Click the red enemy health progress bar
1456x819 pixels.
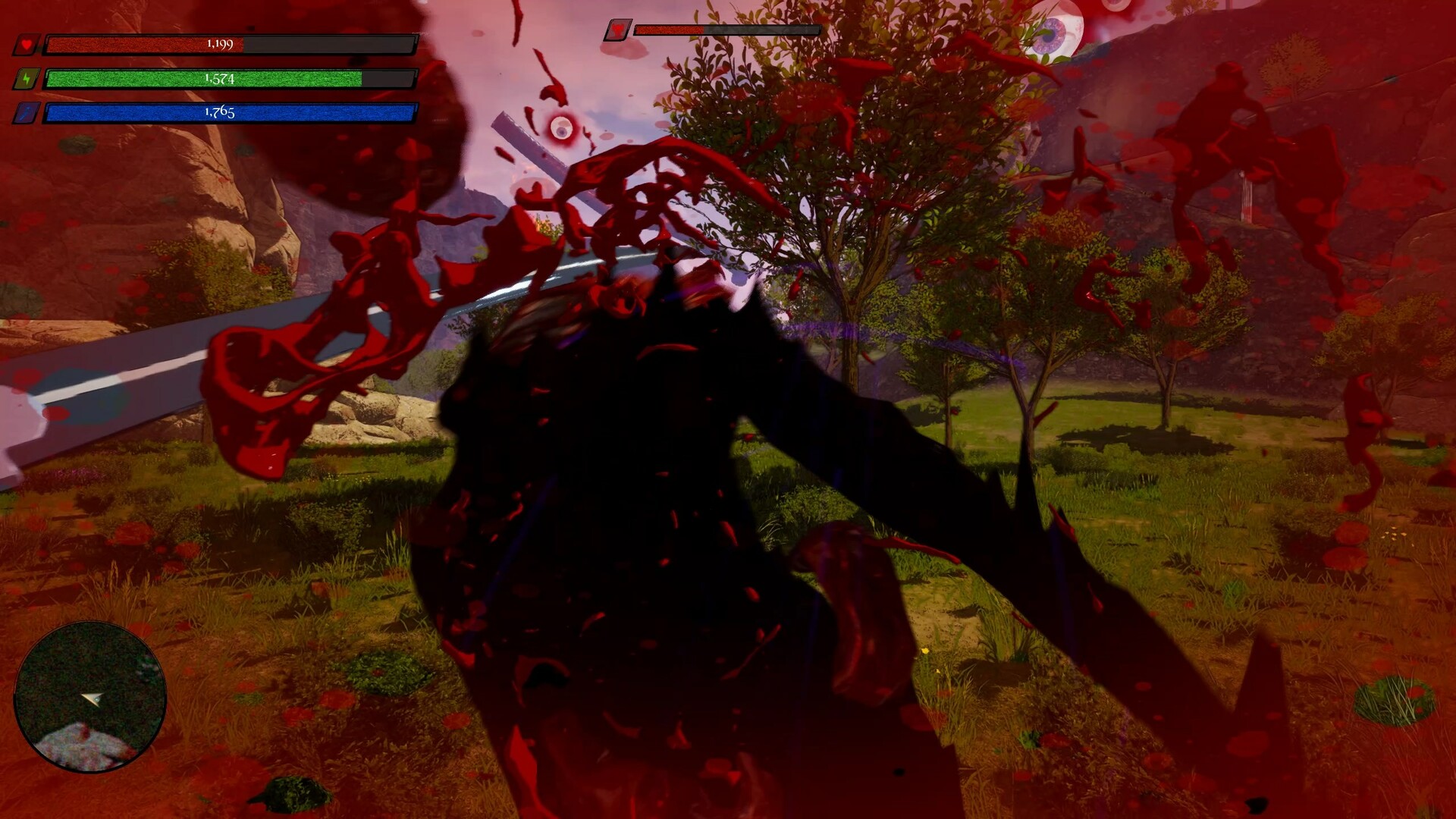coord(670,30)
